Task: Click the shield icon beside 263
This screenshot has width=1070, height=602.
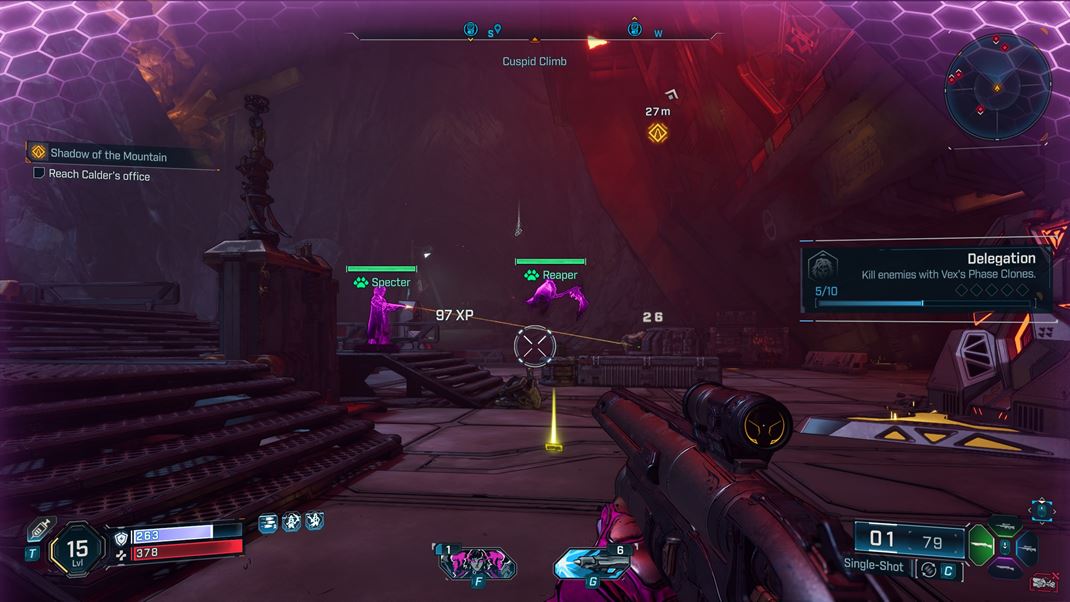Action: point(122,536)
